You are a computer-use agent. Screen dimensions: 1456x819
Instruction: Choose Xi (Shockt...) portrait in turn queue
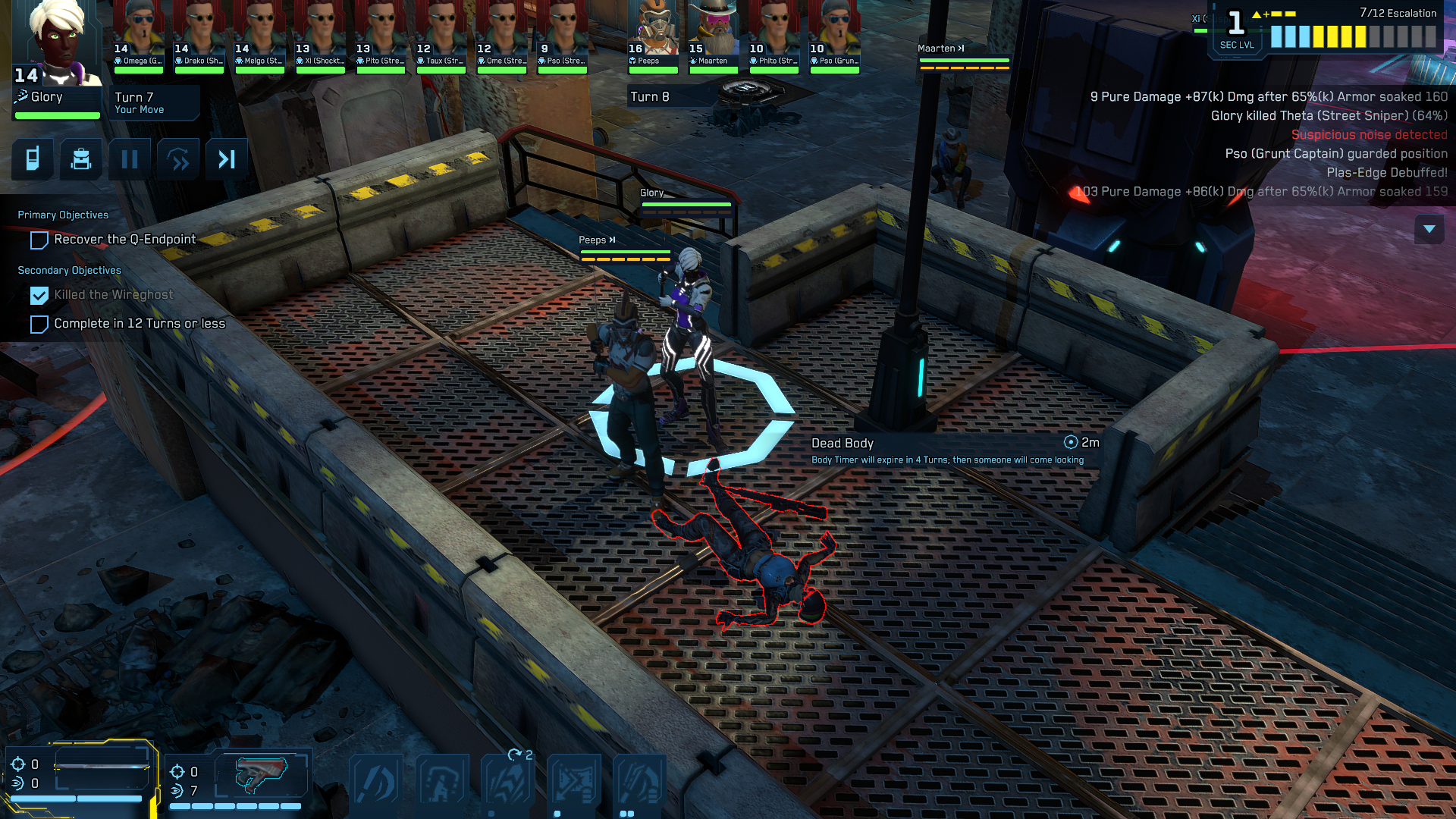(321, 34)
